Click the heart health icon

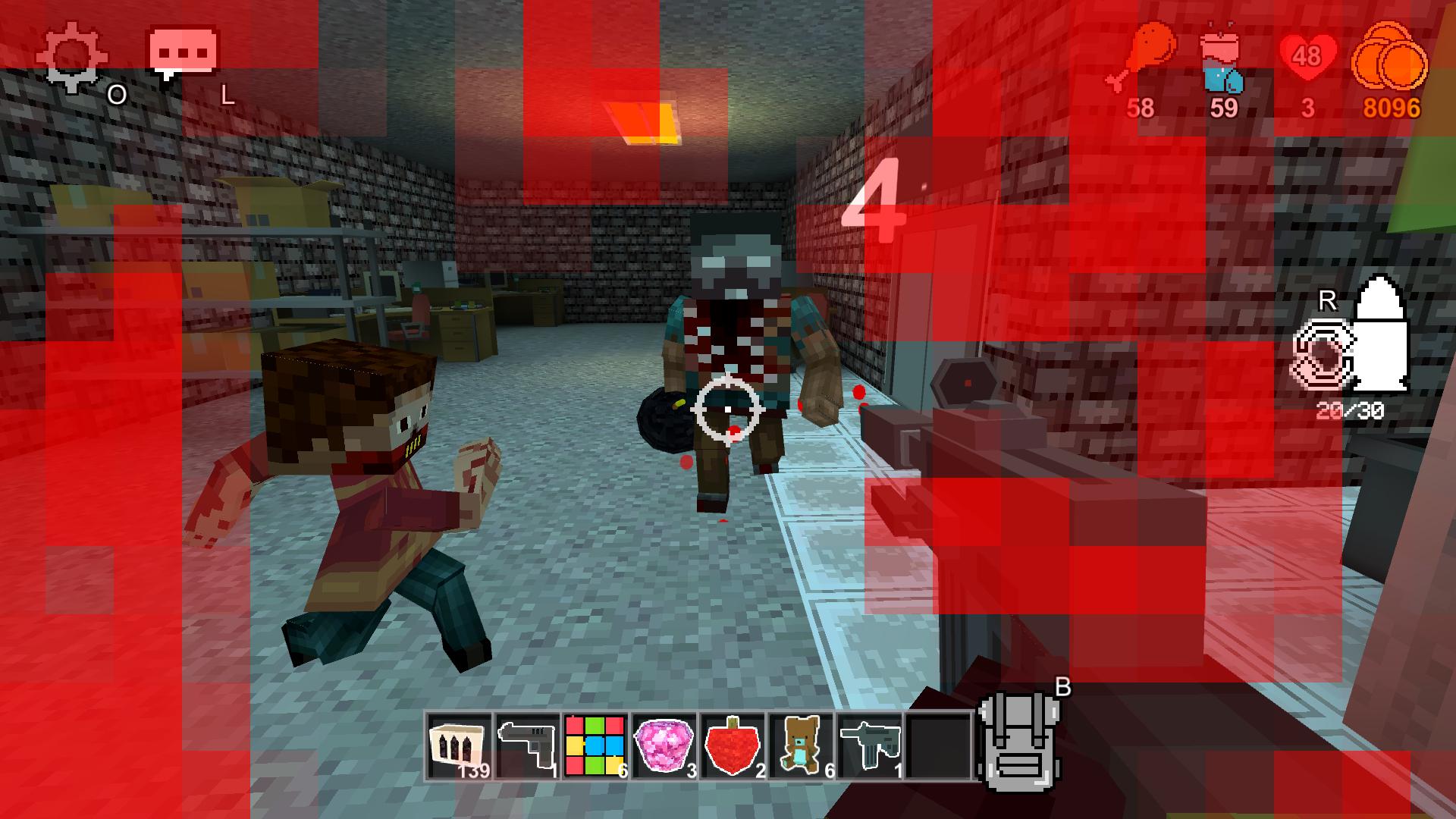coord(1308,57)
